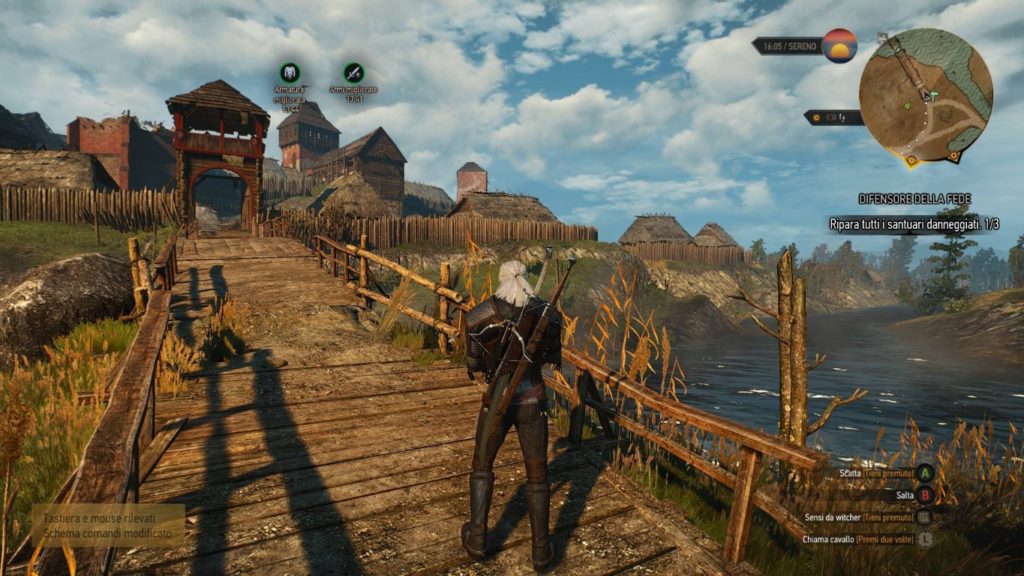Select the Armatura migliorata buff icon
Viewport: 1024px width, 576px height.
point(290,72)
